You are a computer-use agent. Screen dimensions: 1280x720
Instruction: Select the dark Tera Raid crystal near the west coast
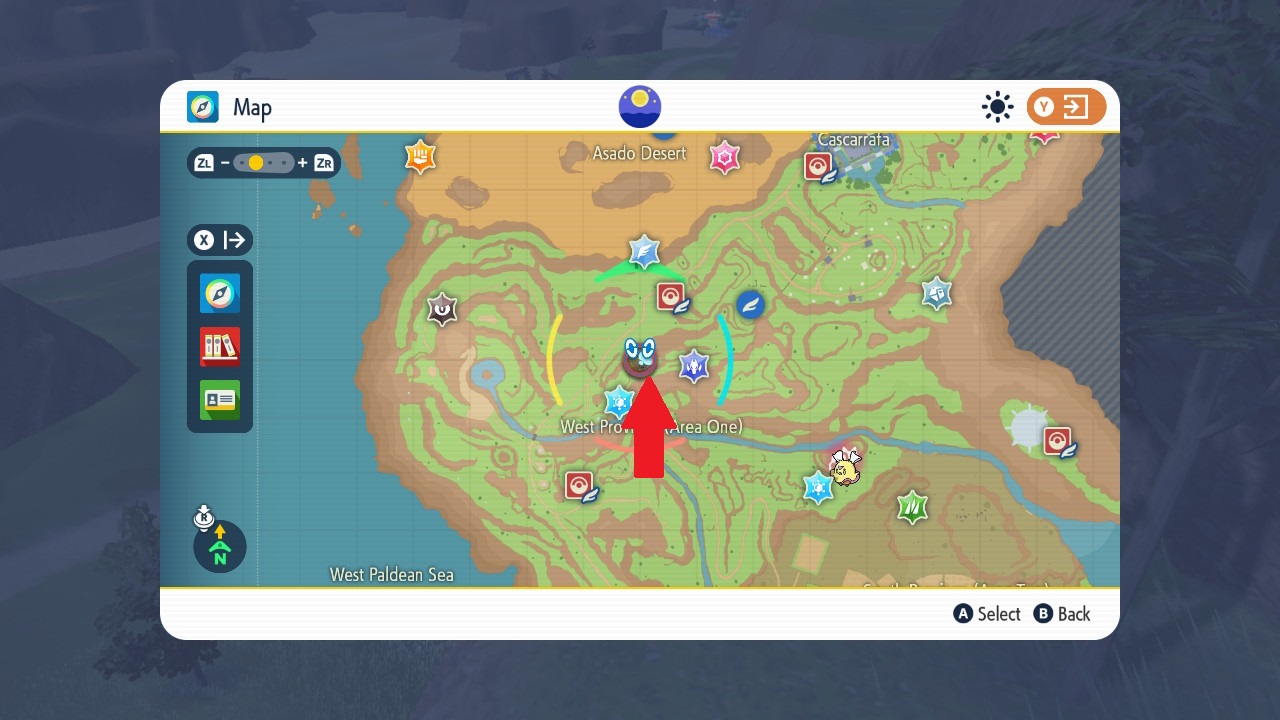click(442, 309)
